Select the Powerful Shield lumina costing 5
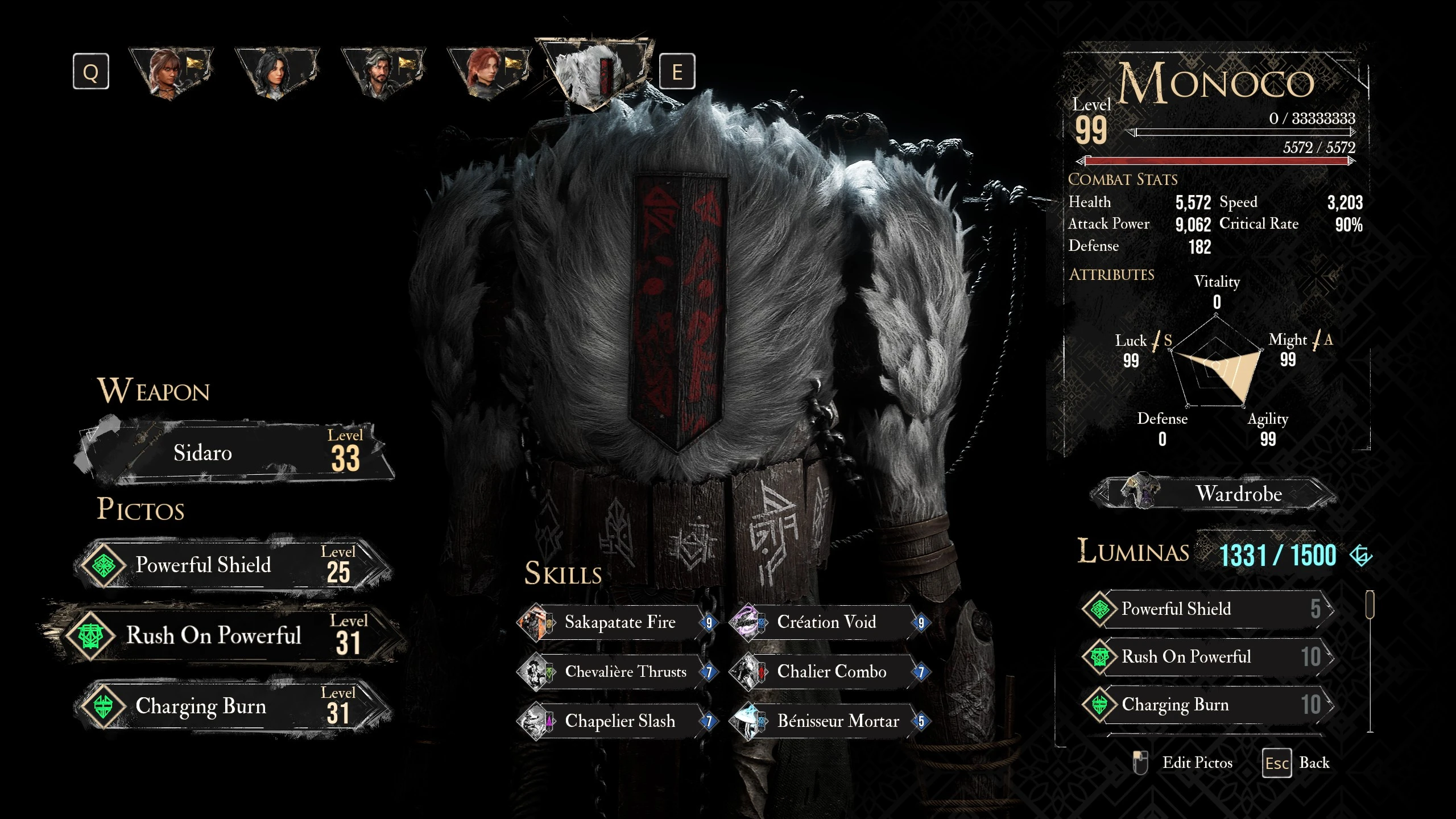Viewport: 1456px width, 819px height. click(1207, 609)
